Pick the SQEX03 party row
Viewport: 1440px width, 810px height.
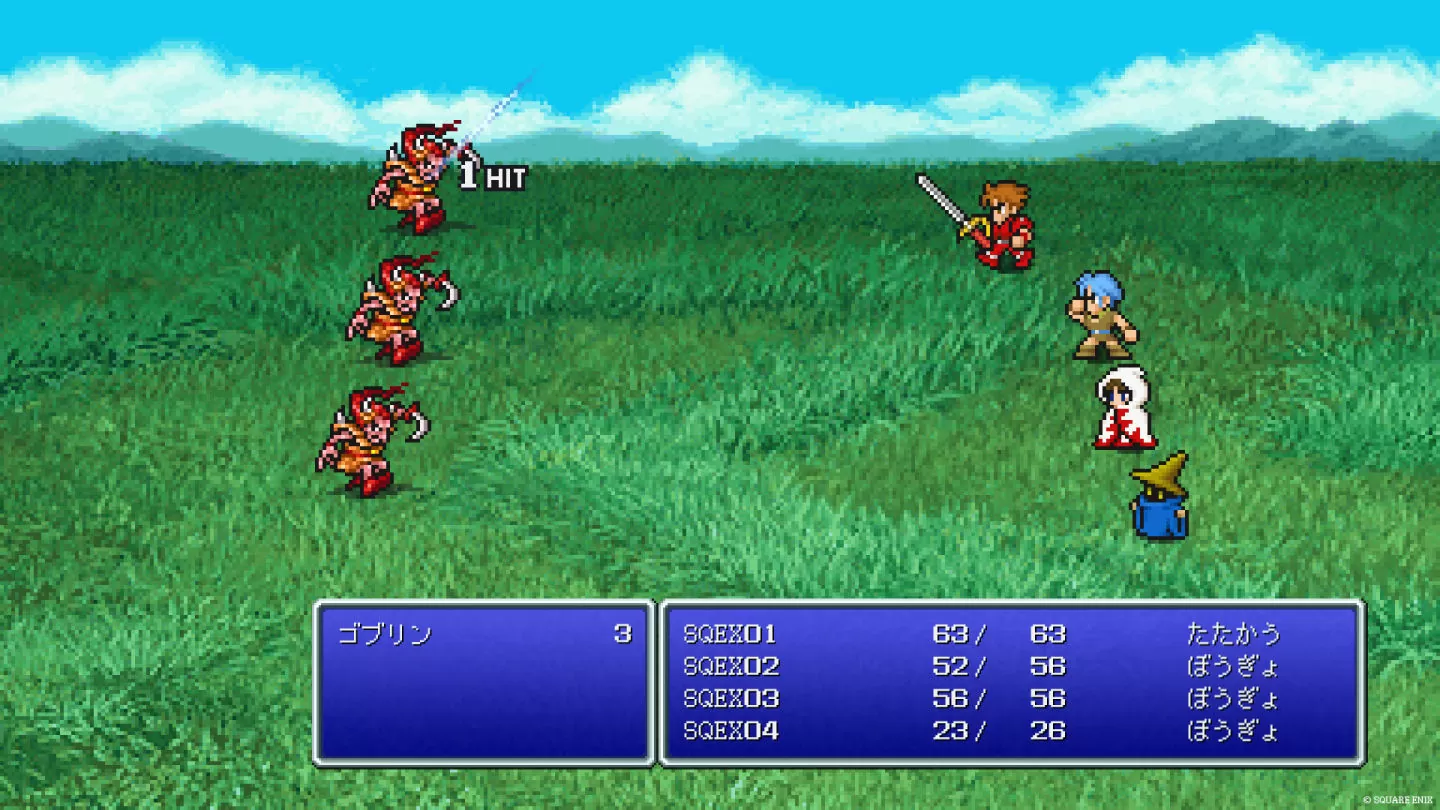[730, 698]
